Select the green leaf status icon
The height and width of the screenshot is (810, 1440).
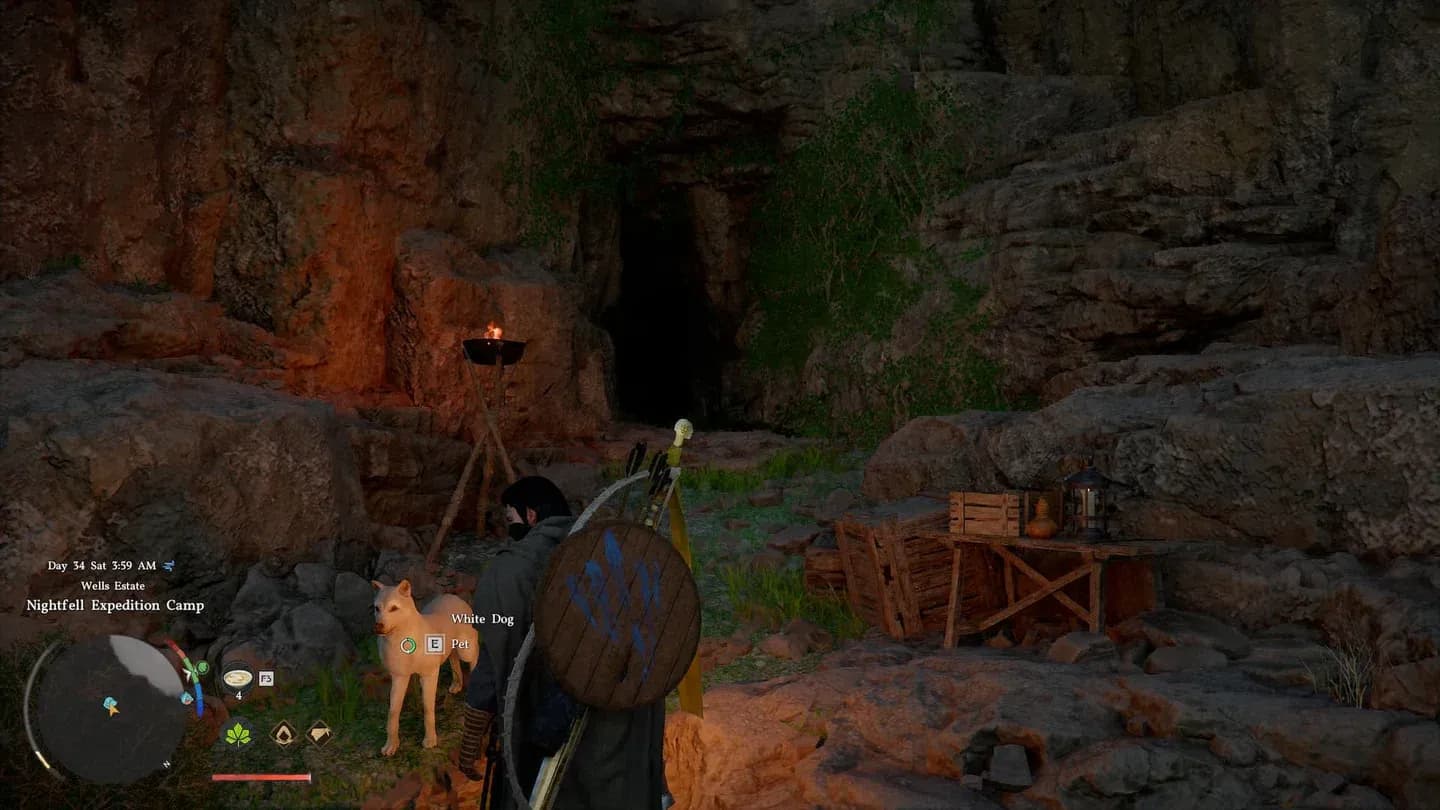point(237,736)
